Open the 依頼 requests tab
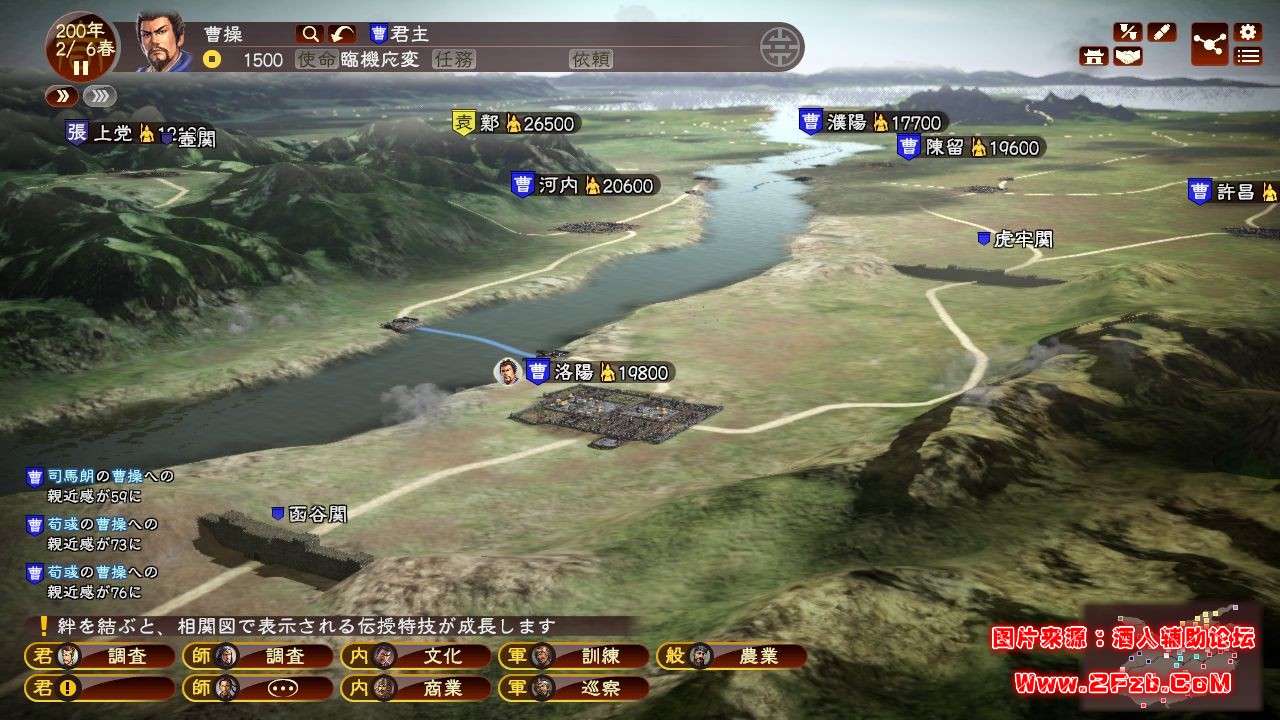 point(590,60)
